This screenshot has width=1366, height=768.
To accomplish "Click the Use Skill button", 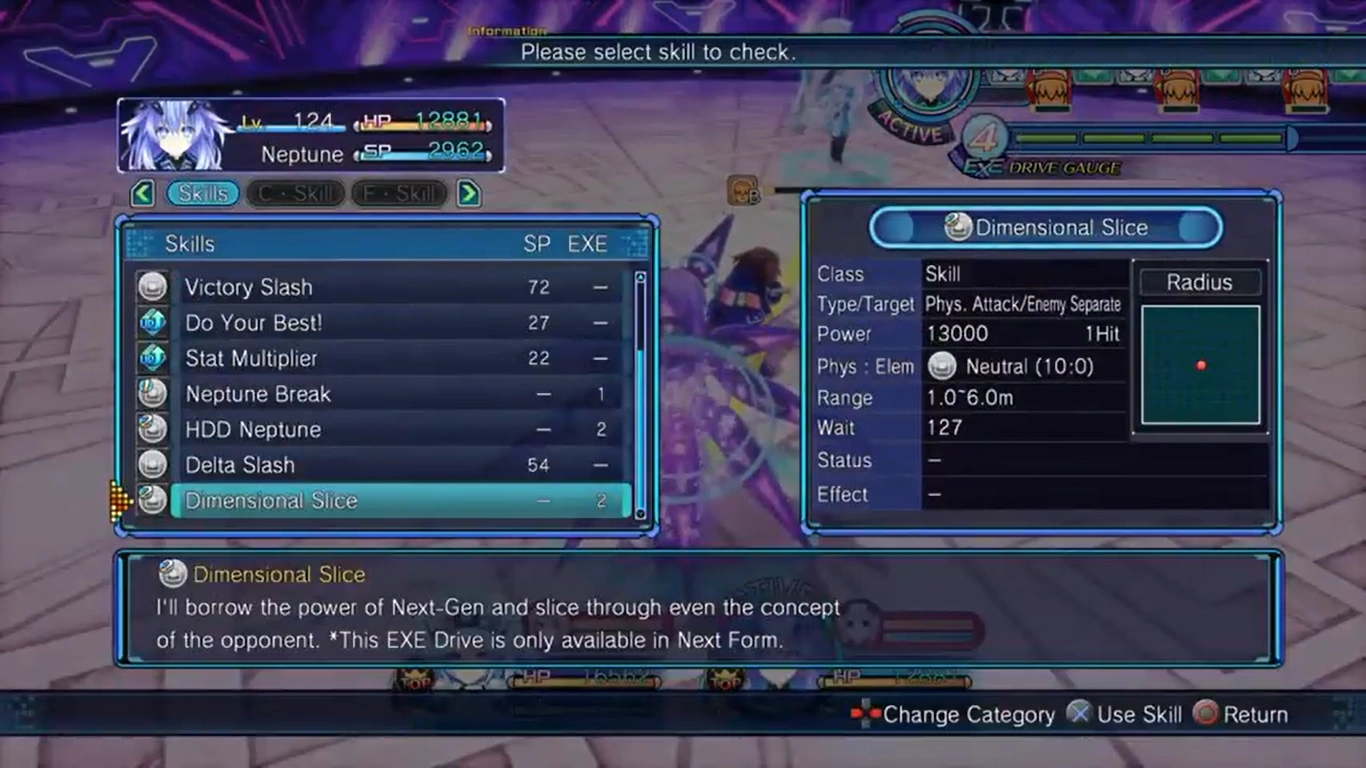I will [1124, 714].
